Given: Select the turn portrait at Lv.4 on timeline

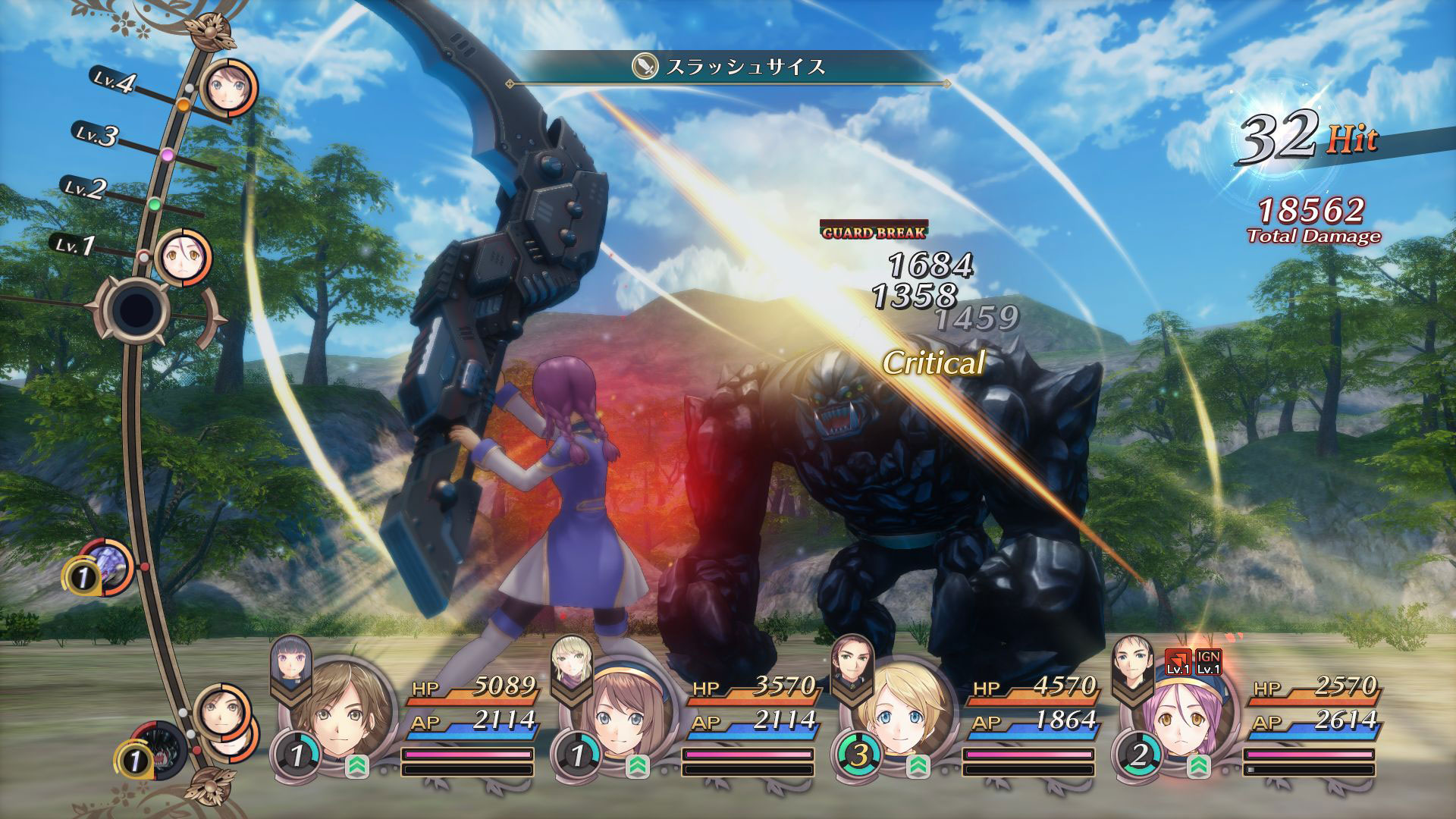Looking at the screenshot, I should point(228,91).
